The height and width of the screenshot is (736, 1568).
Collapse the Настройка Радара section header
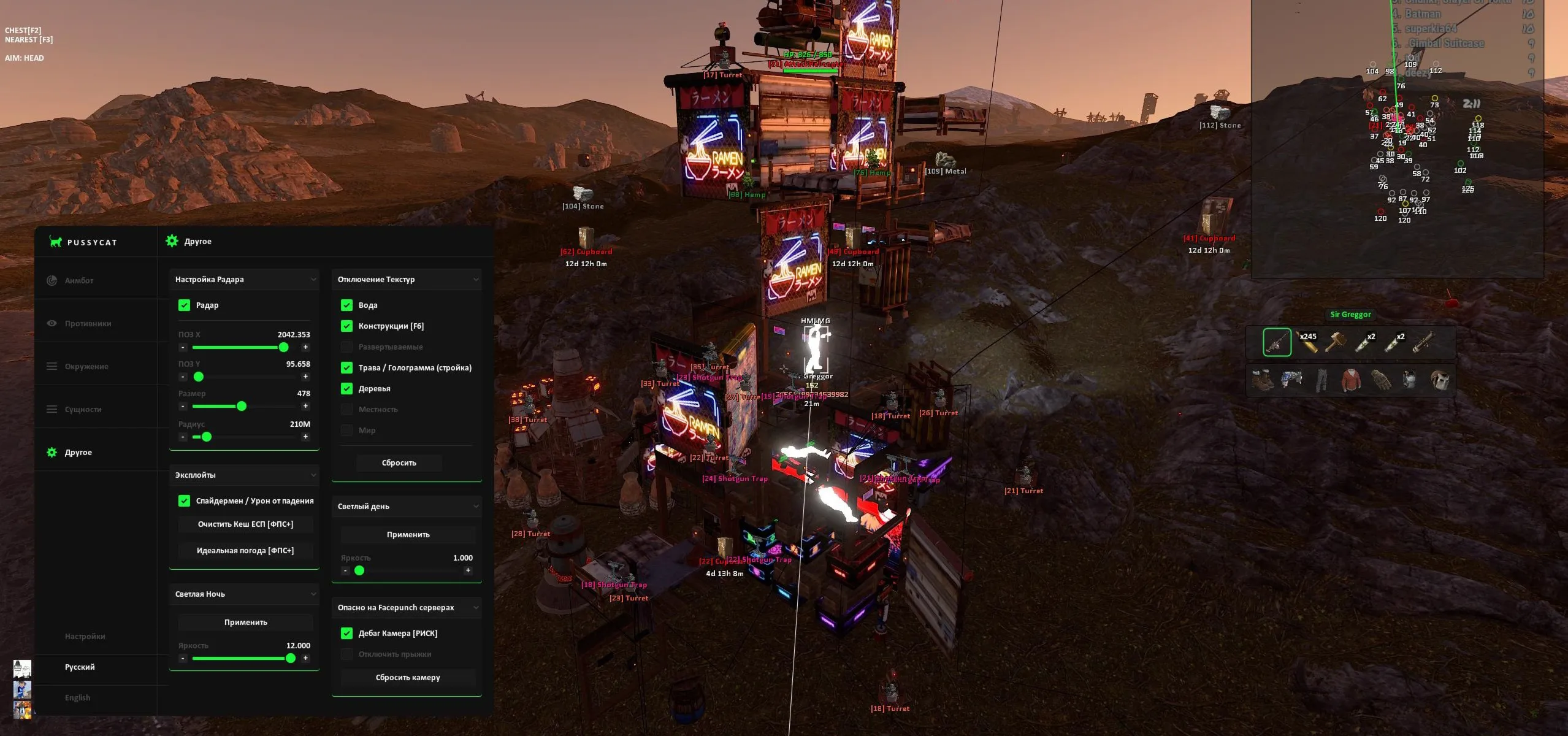coord(313,279)
